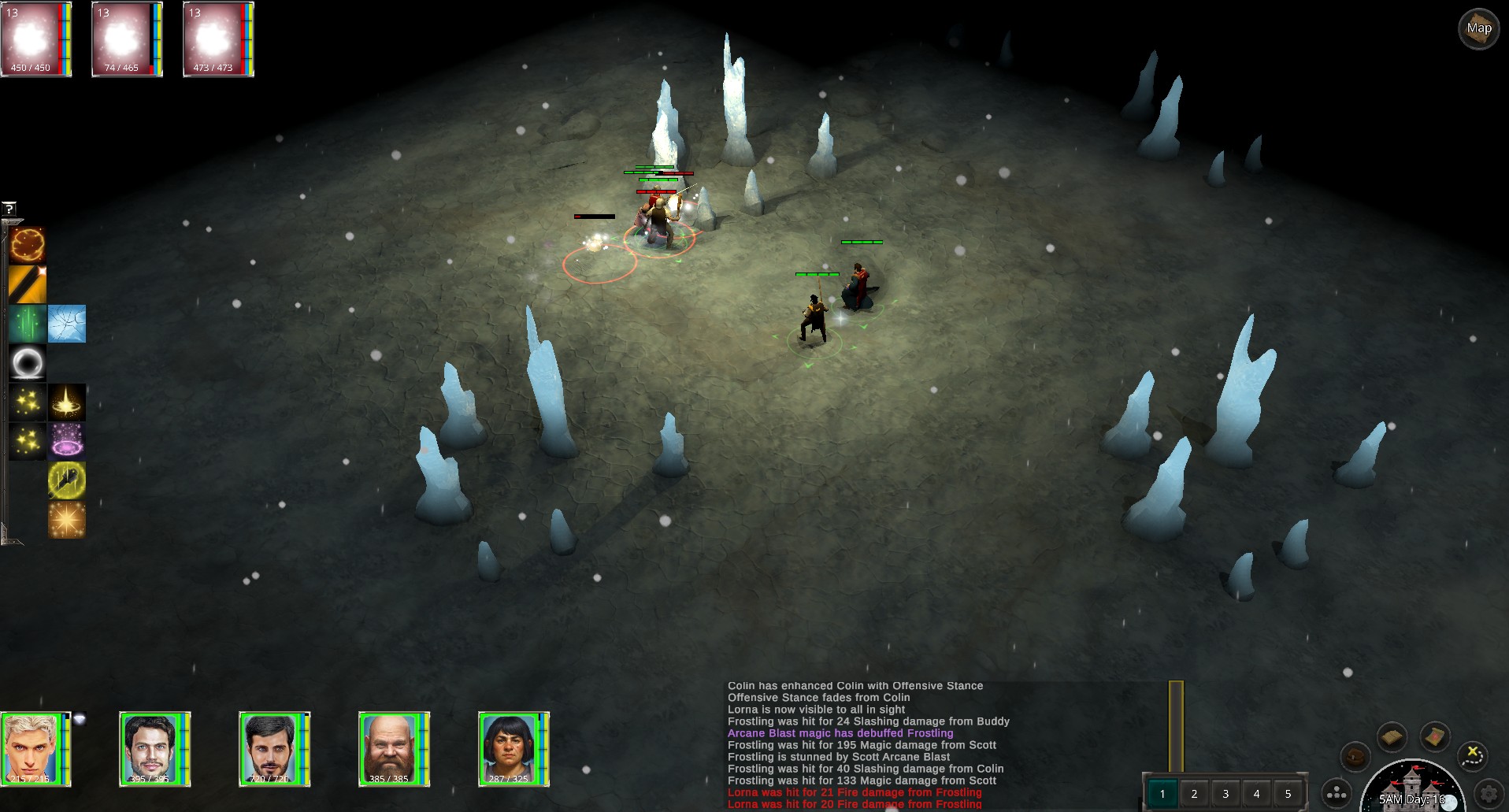Activate the white glowing ring ability

pyautogui.click(x=28, y=363)
